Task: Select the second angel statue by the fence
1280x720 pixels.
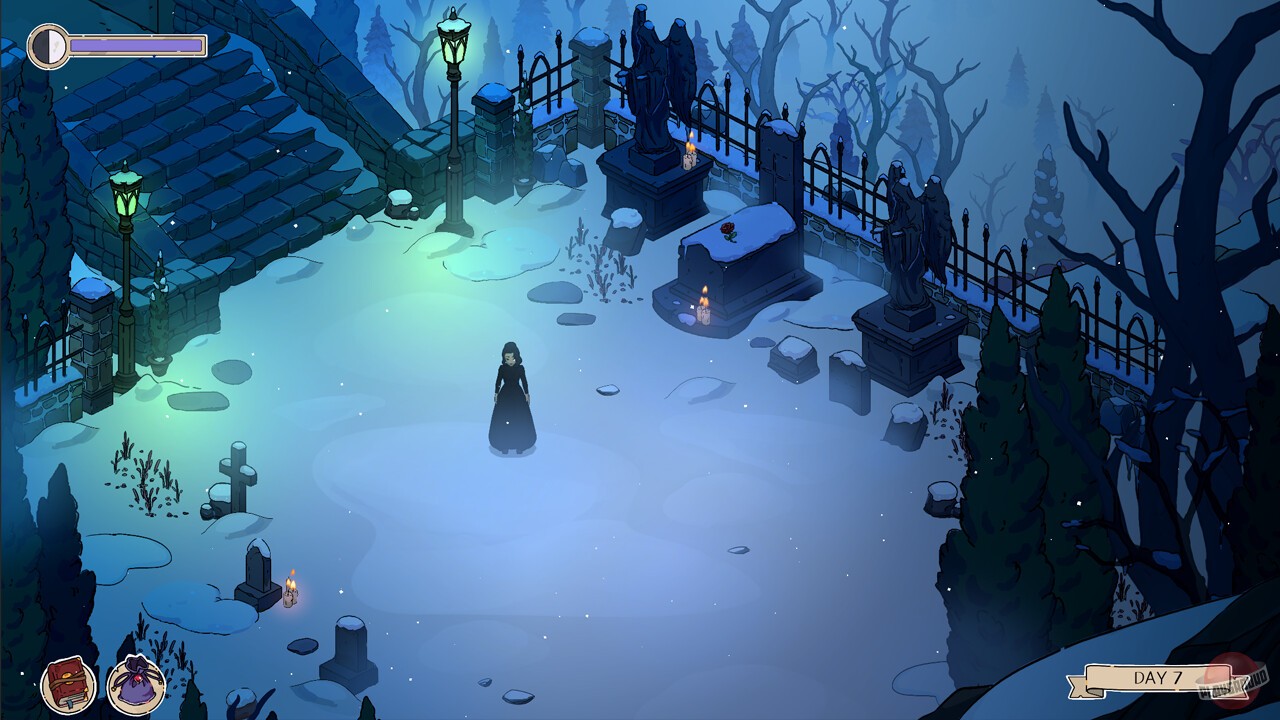Action: (x=911, y=230)
